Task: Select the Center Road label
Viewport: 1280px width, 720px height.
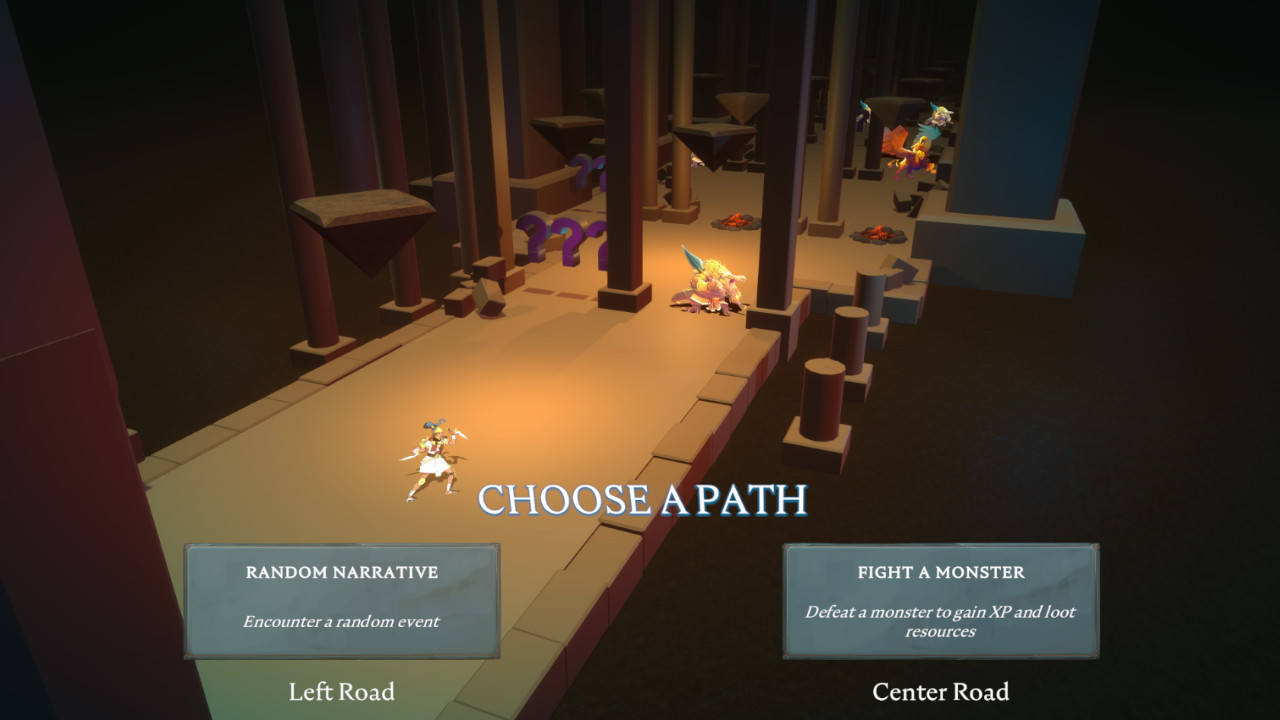Action: pos(941,691)
